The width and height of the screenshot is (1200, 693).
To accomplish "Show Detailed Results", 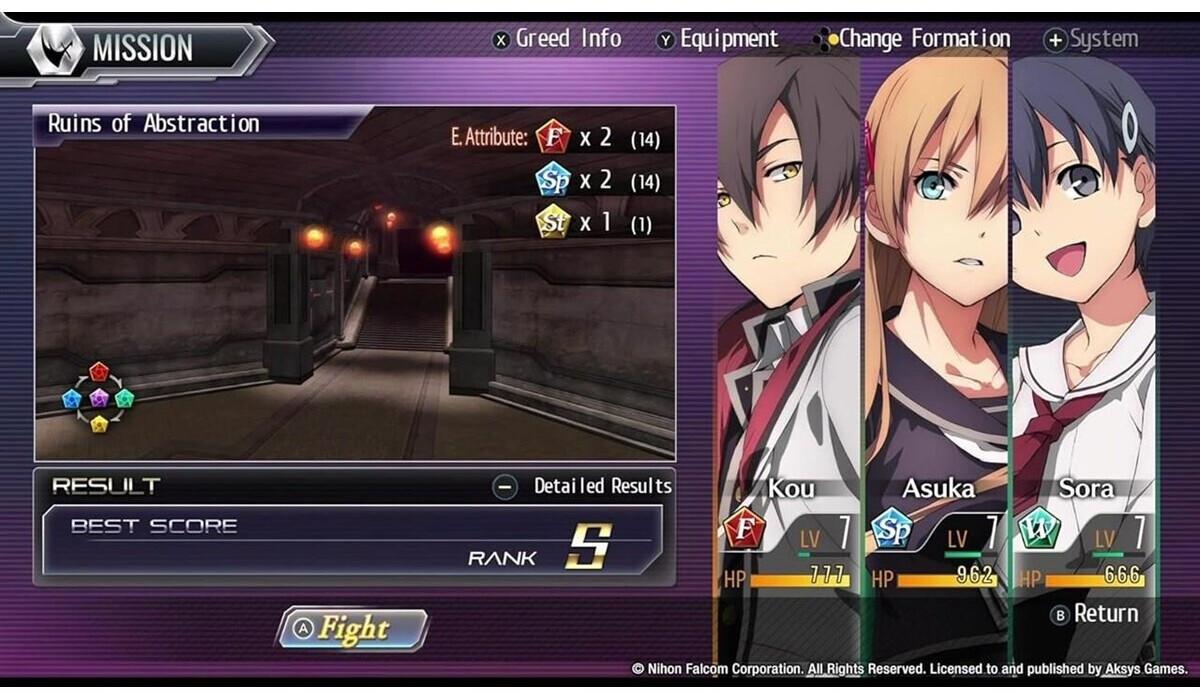I will (x=584, y=487).
